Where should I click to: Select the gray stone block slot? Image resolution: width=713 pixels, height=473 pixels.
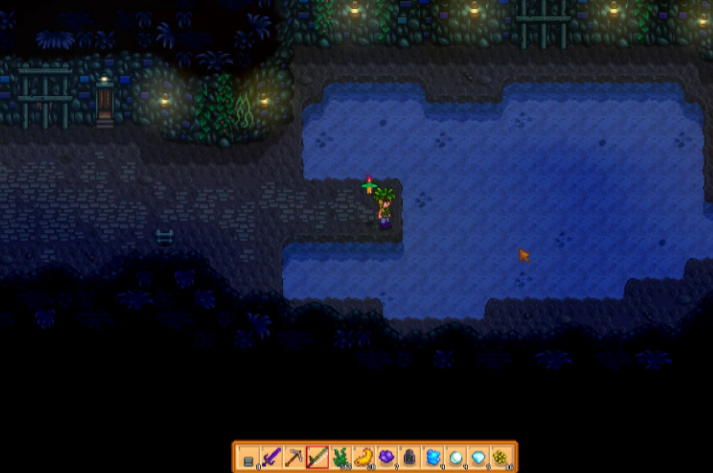(x=249, y=458)
